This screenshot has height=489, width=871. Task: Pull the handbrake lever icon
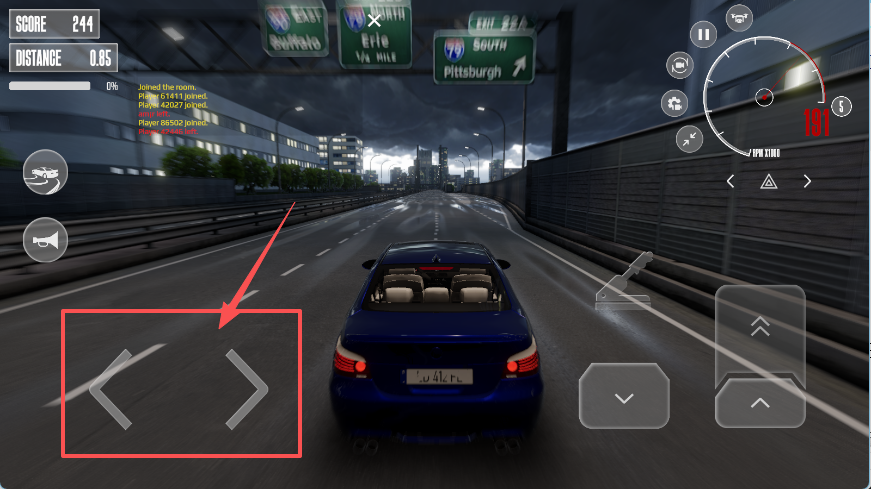pos(624,284)
